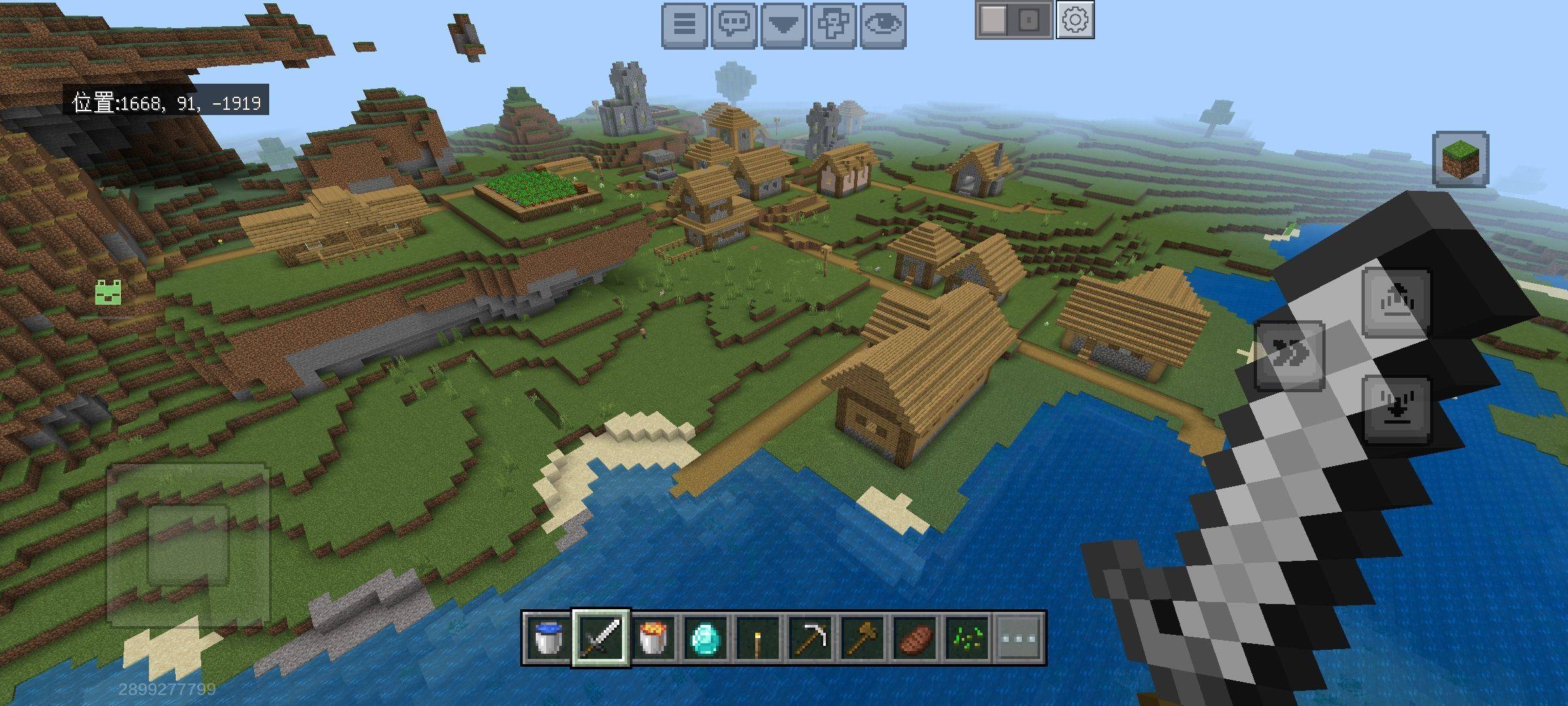Toggle the eye view button
Viewport: 1568px width, 706px height.
(883, 25)
